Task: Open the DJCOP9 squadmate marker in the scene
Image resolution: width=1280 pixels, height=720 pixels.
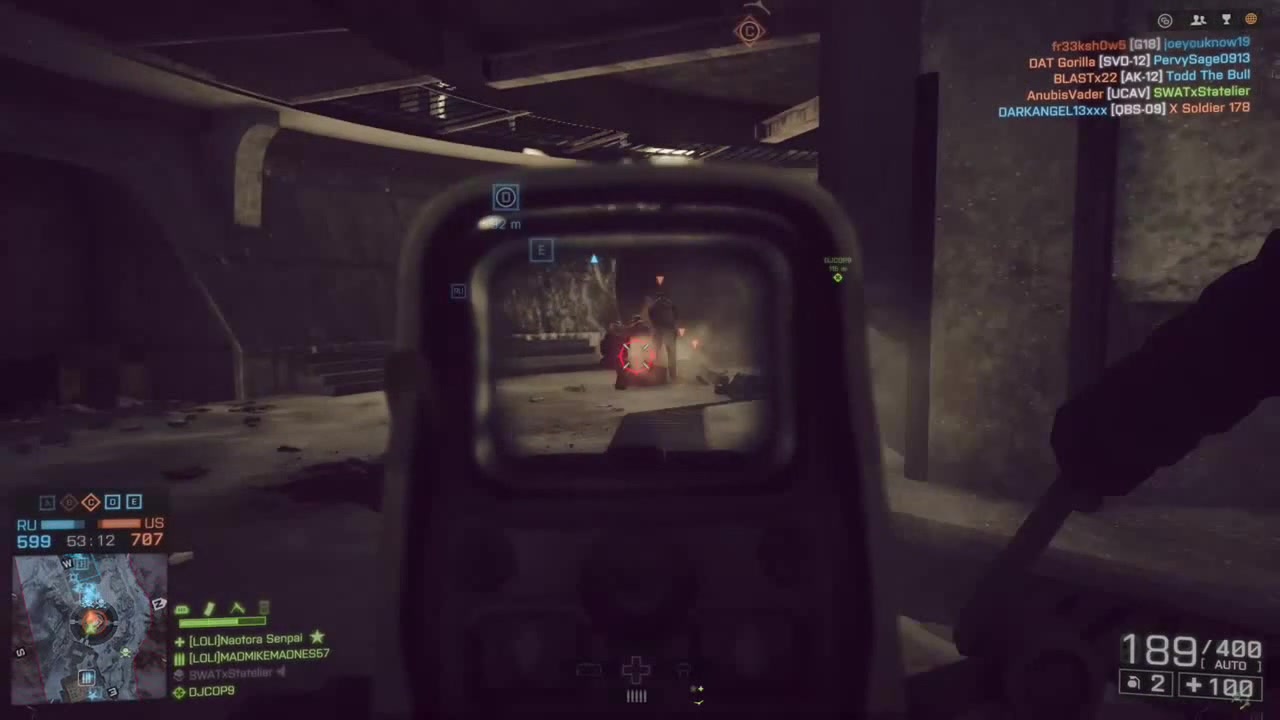Action: pyautogui.click(x=837, y=277)
